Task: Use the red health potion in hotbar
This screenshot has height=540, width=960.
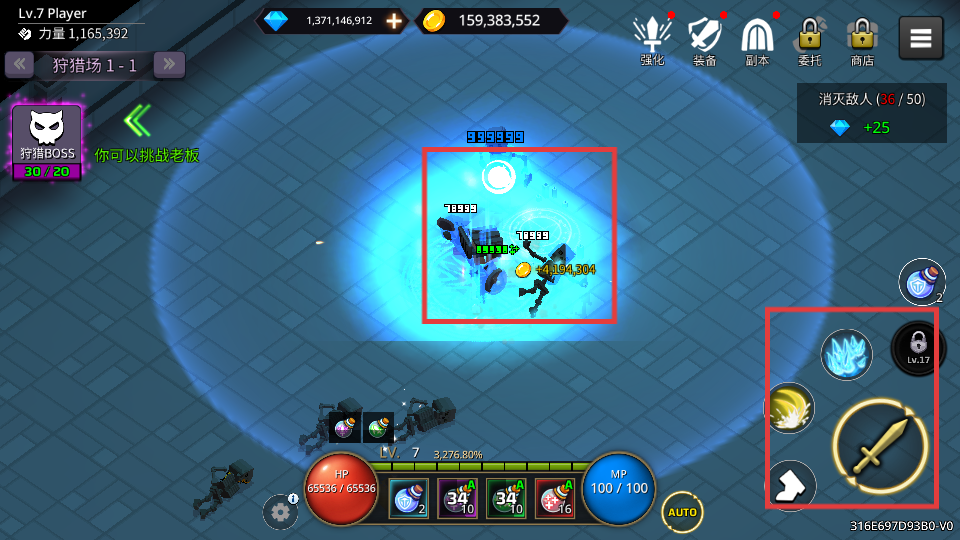Action: [555, 498]
